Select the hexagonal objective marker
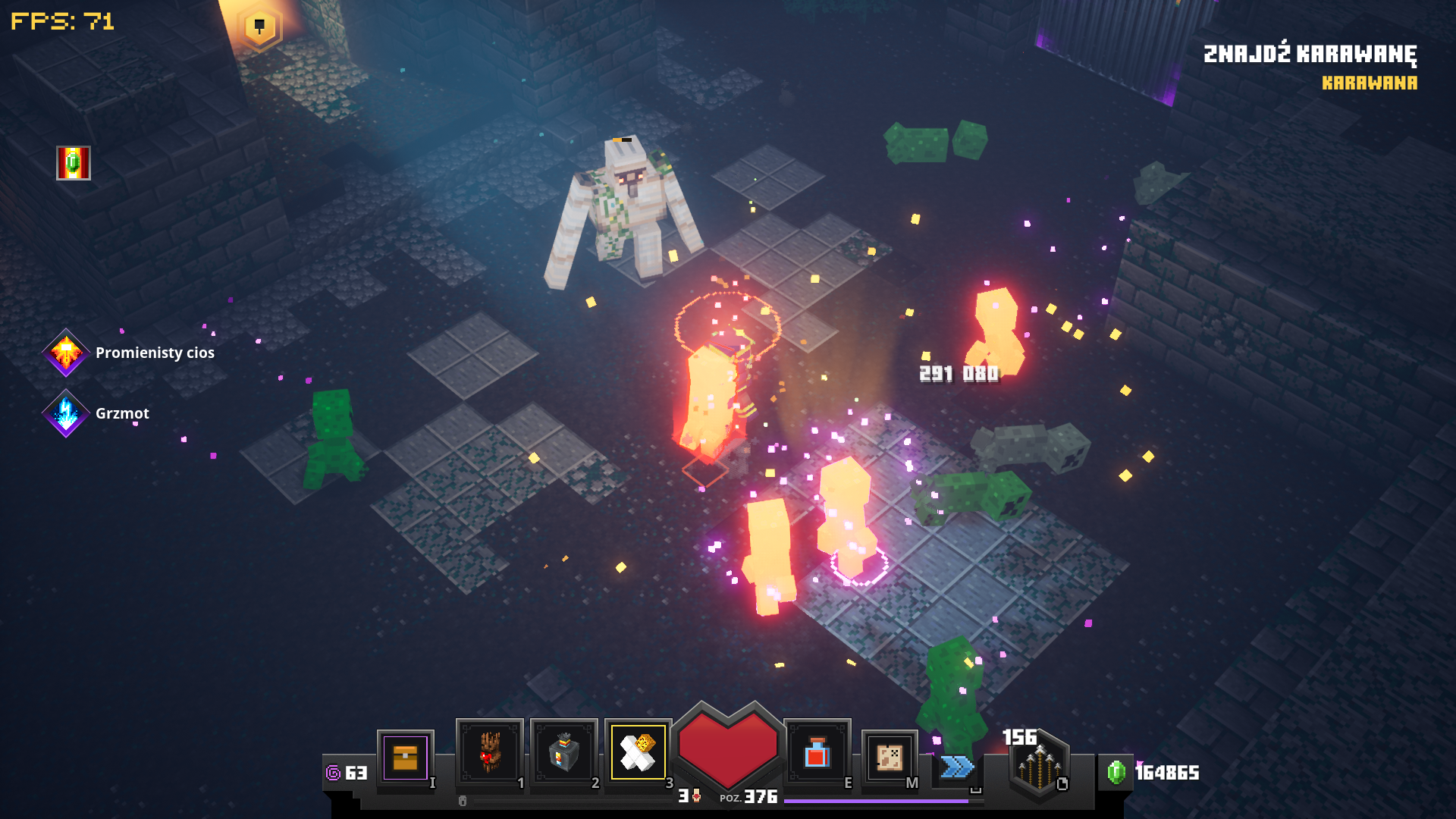This screenshot has width=1456, height=819. 259,27
